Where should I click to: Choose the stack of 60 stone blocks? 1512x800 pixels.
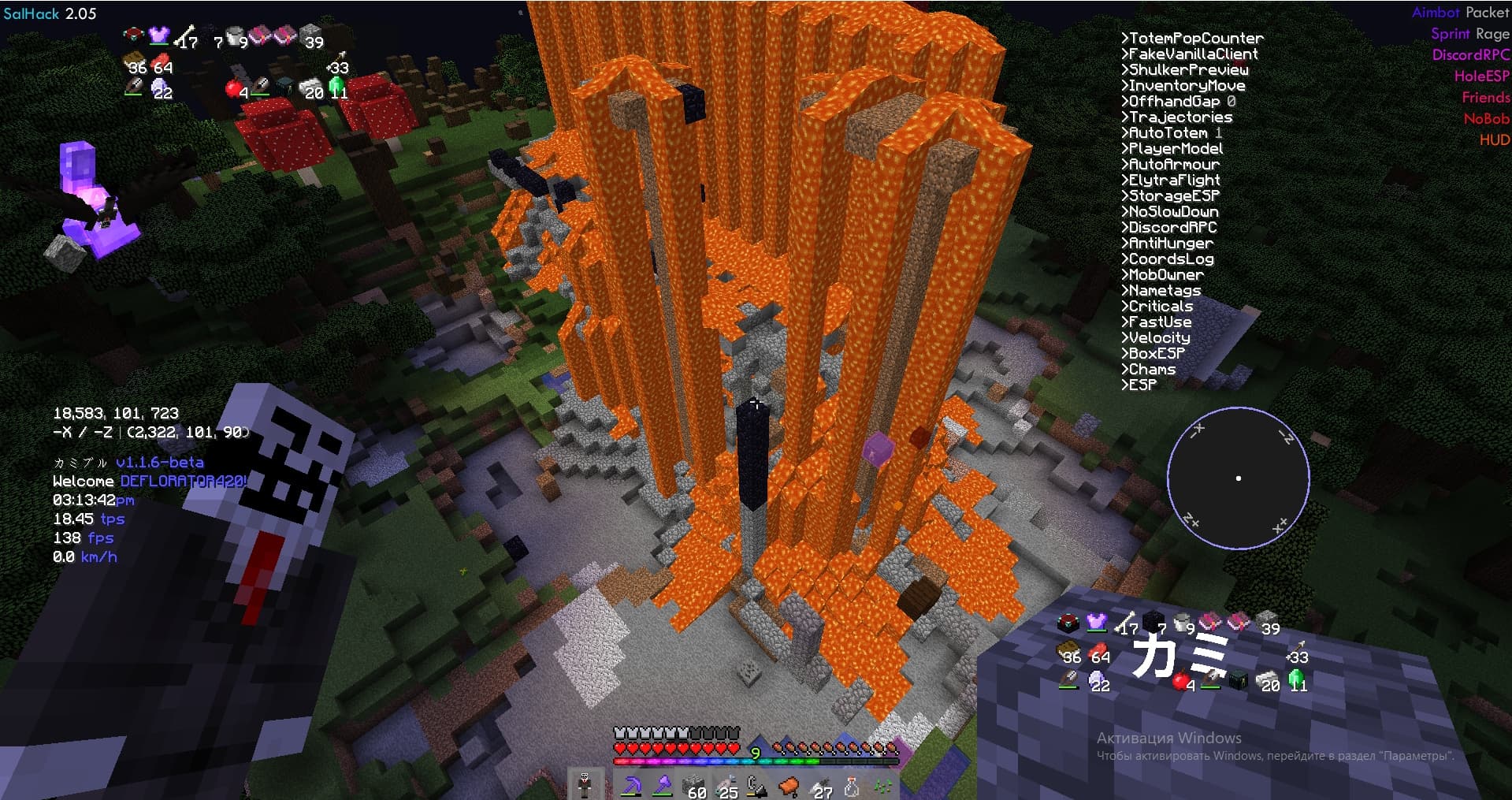694,786
